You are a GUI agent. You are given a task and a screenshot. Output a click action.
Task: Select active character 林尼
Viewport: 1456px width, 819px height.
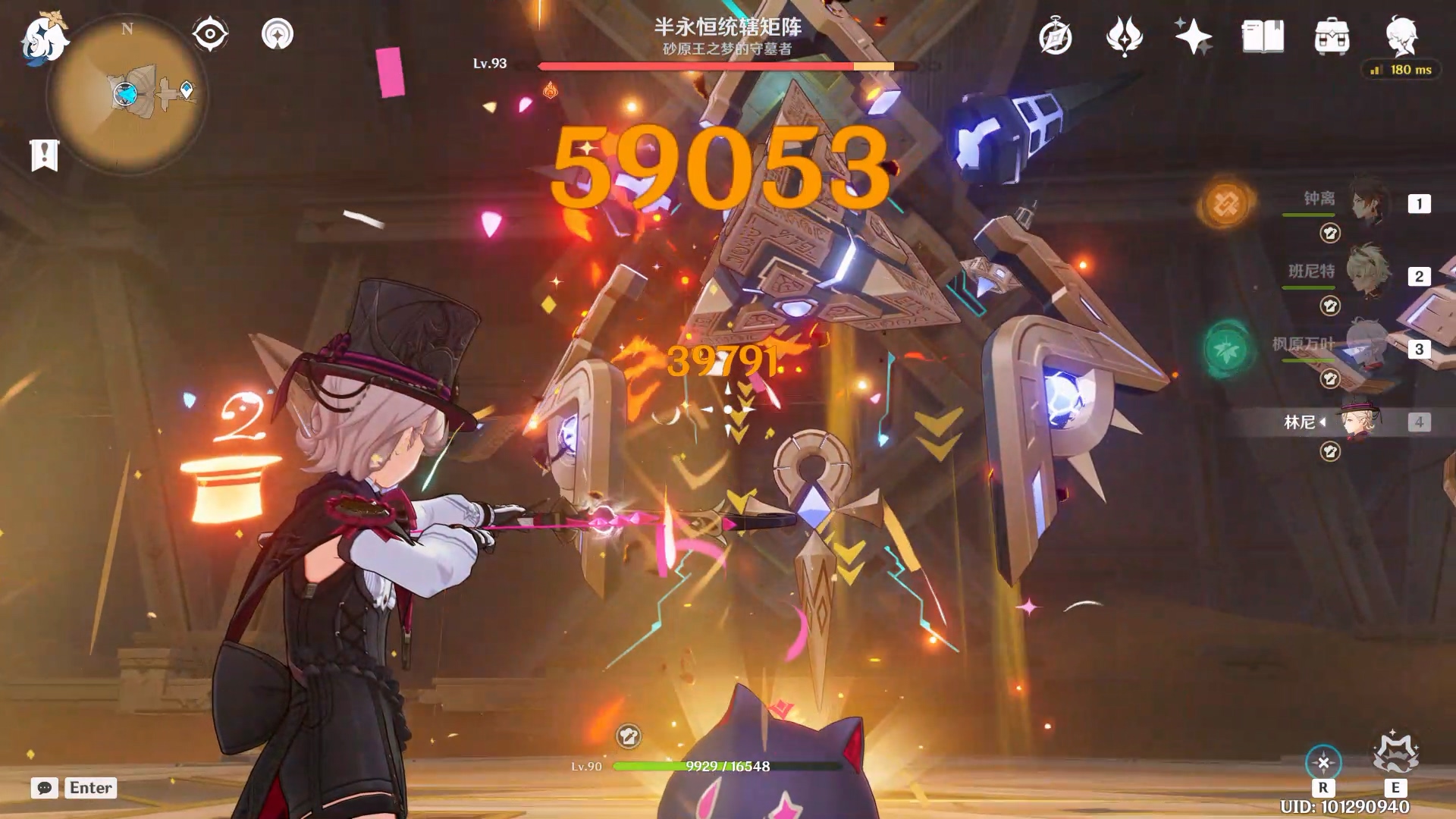(x=1357, y=422)
